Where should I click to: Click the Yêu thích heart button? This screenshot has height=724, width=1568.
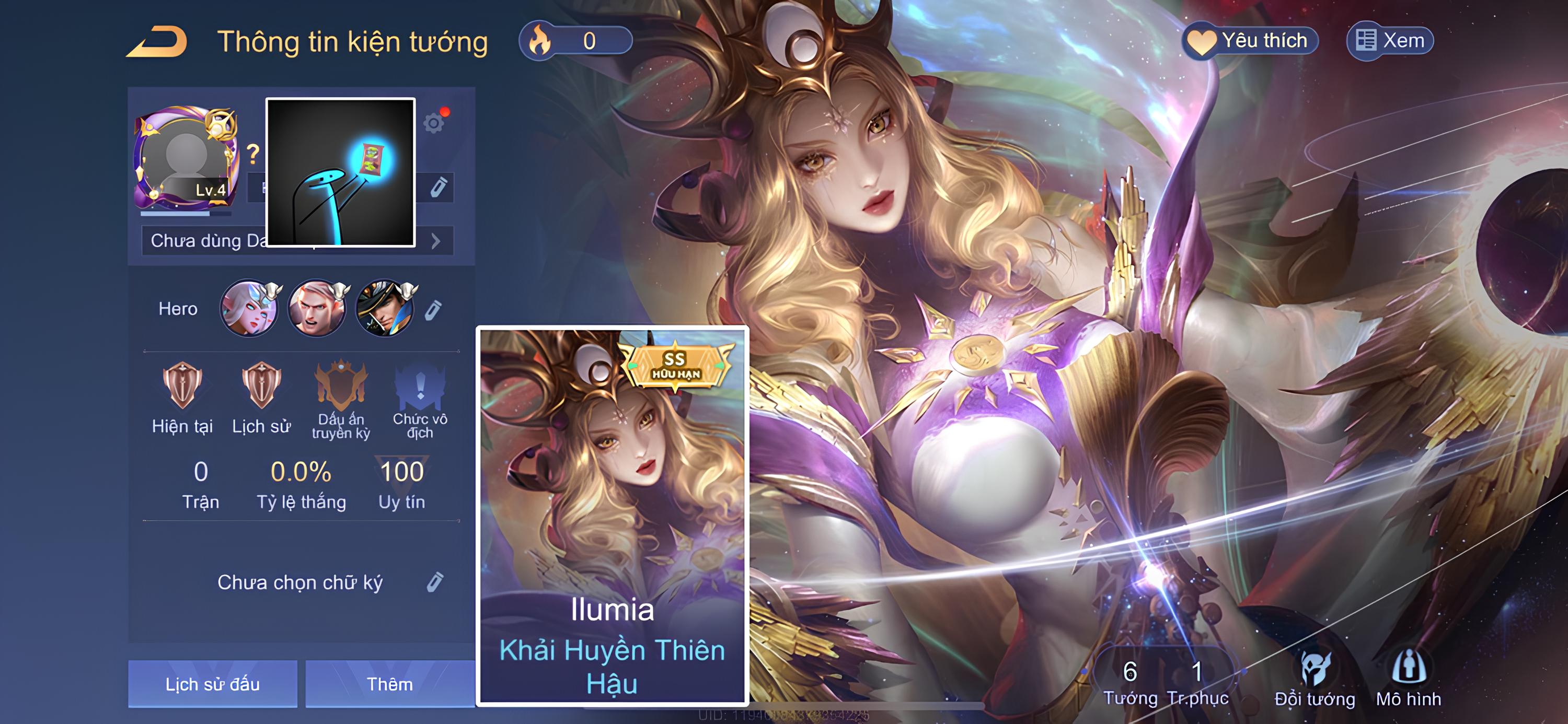point(1250,41)
